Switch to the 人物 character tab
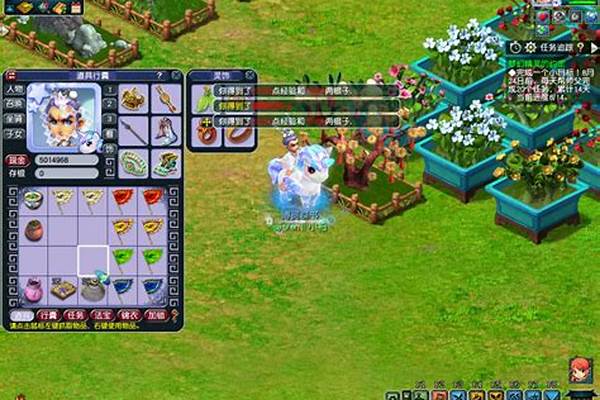 (15, 89)
